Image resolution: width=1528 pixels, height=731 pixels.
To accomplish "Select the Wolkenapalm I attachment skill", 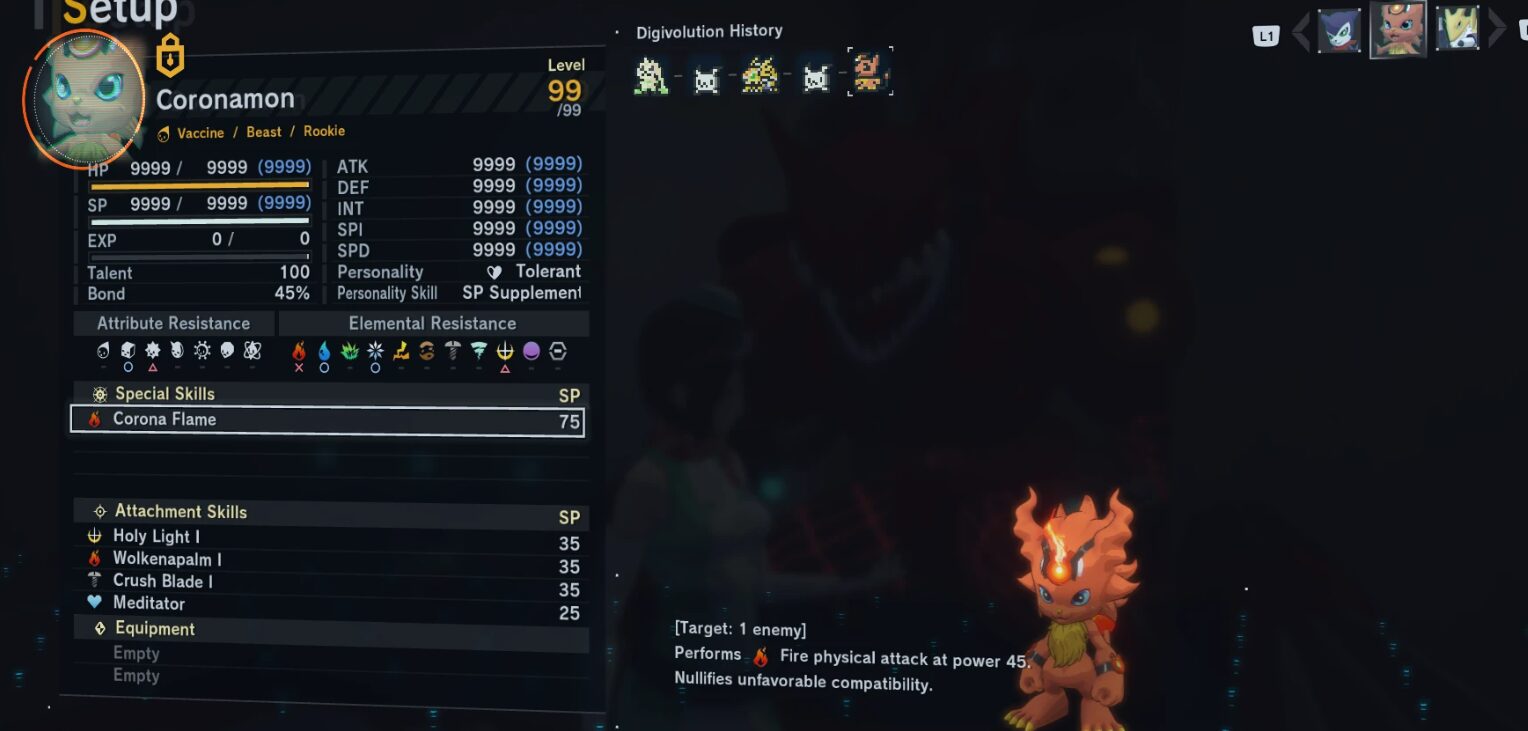I will pyautogui.click(x=167, y=559).
